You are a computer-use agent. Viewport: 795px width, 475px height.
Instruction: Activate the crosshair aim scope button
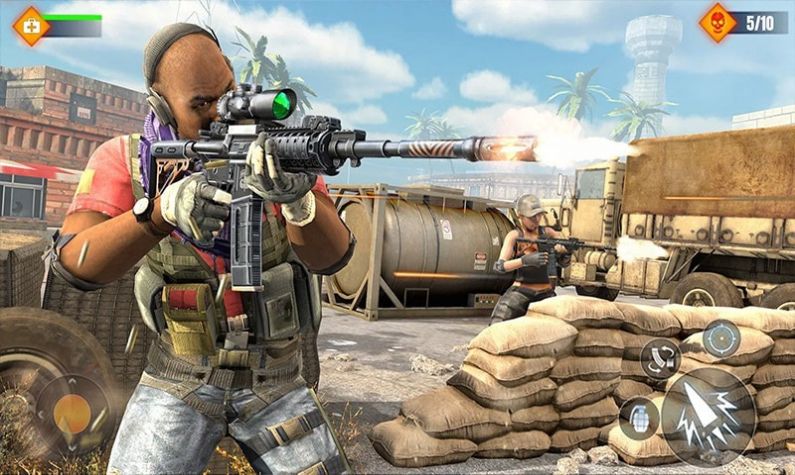(721, 339)
